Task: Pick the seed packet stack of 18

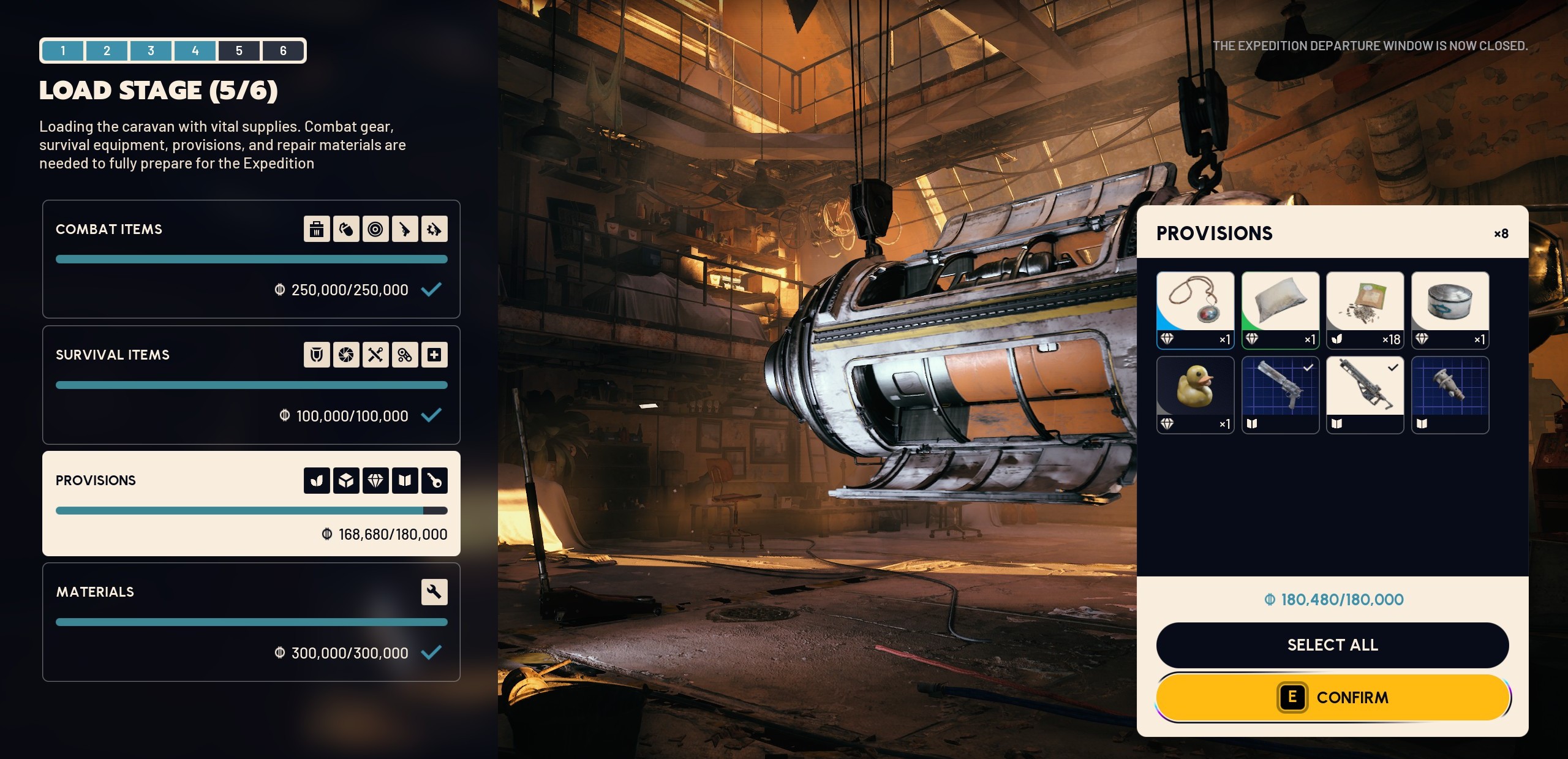Action: pos(1365,310)
